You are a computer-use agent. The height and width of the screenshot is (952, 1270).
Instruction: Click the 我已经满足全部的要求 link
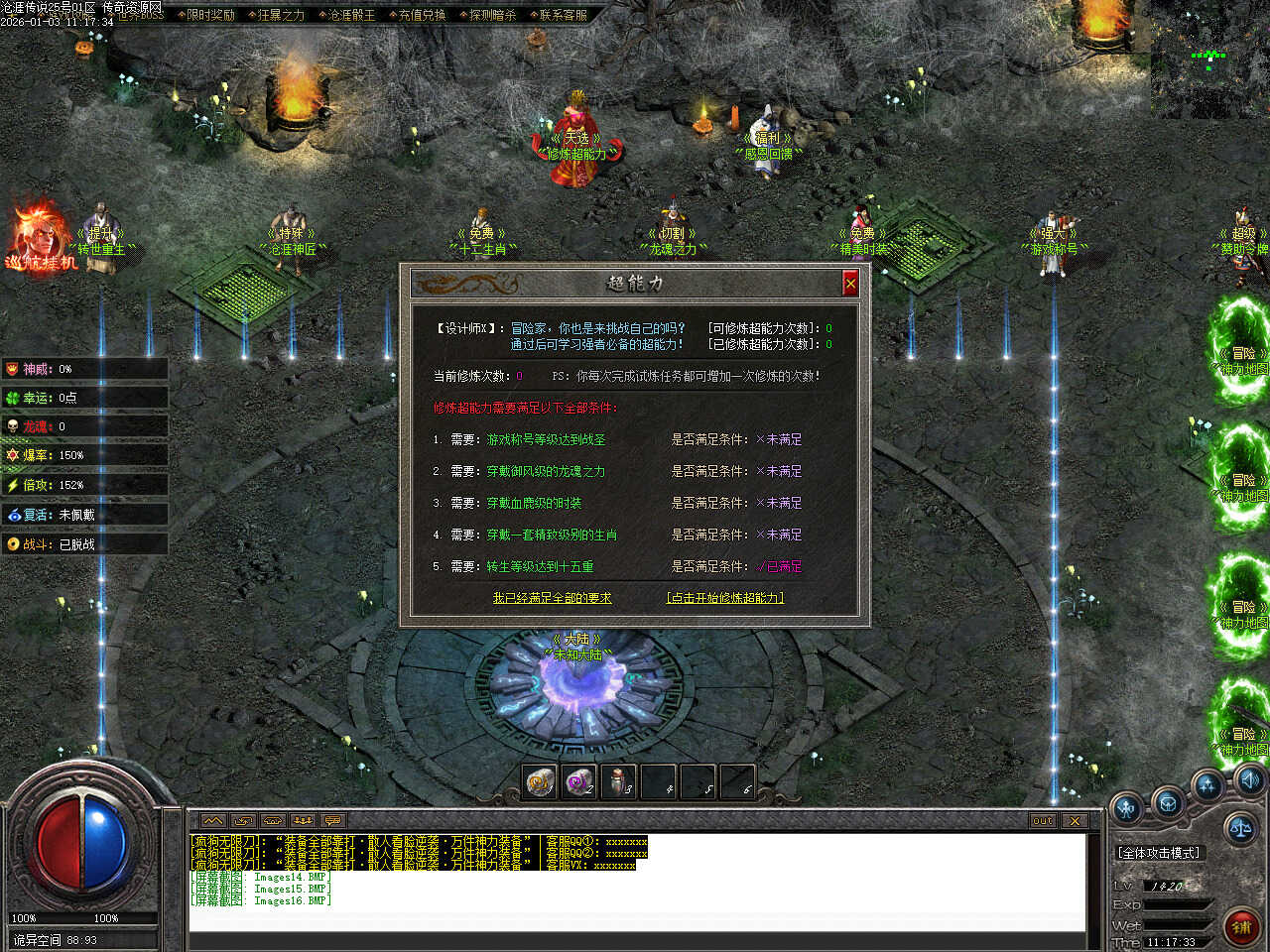click(552, 598)
